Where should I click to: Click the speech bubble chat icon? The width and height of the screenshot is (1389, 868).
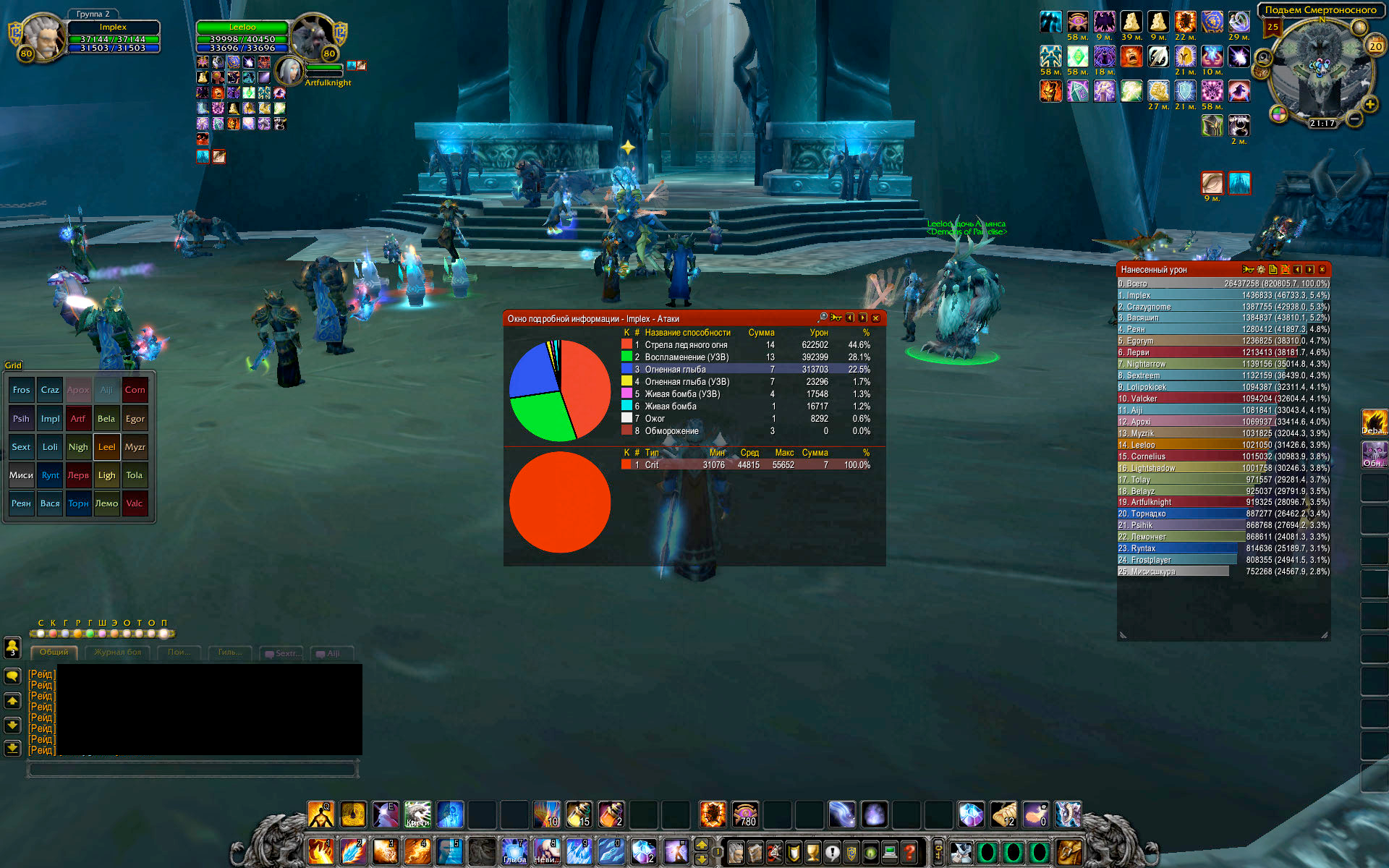coord(12,676)
